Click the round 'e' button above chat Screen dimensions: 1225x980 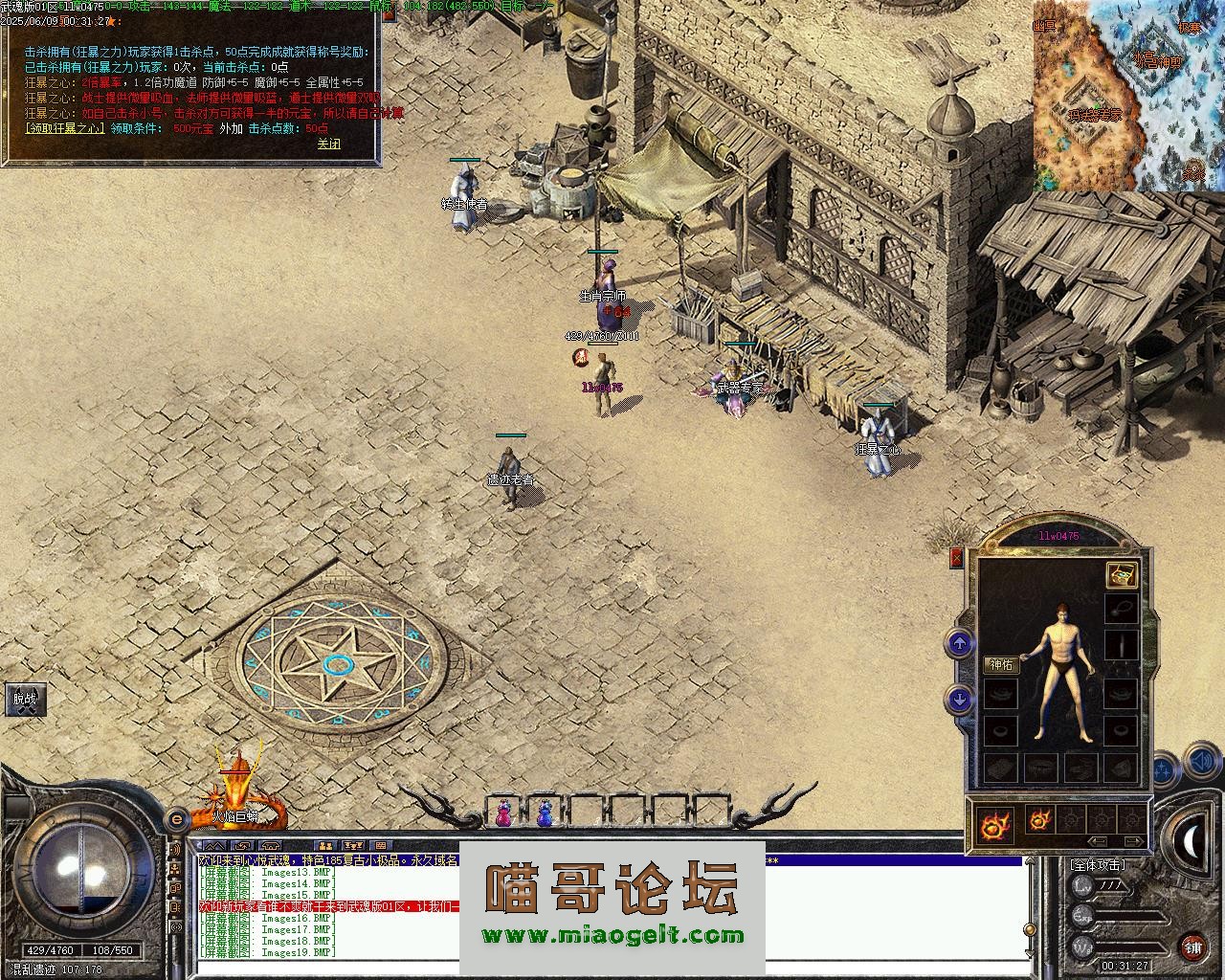pyautogui.click(x=176, y=819)
